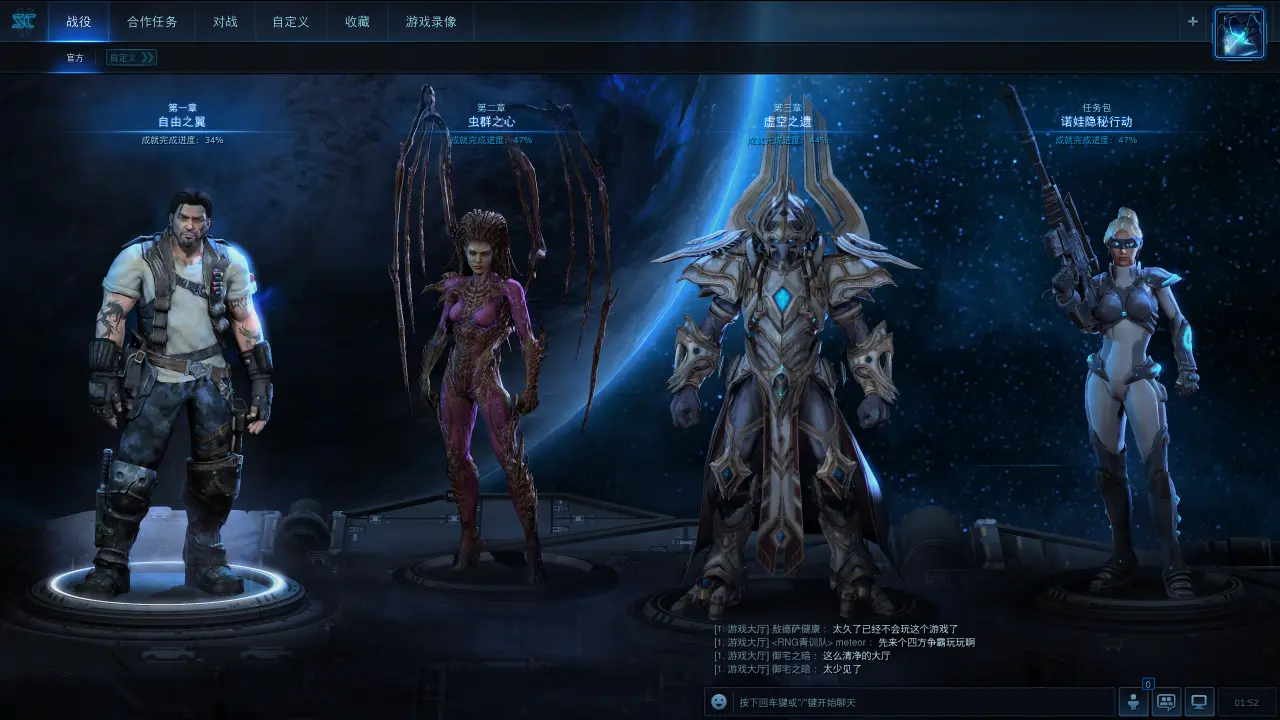Image resolution: width=1280 pixels, height=720 pixels.
Task: Select the 战役 (Campaign) tab
Action: click(78, 22)
